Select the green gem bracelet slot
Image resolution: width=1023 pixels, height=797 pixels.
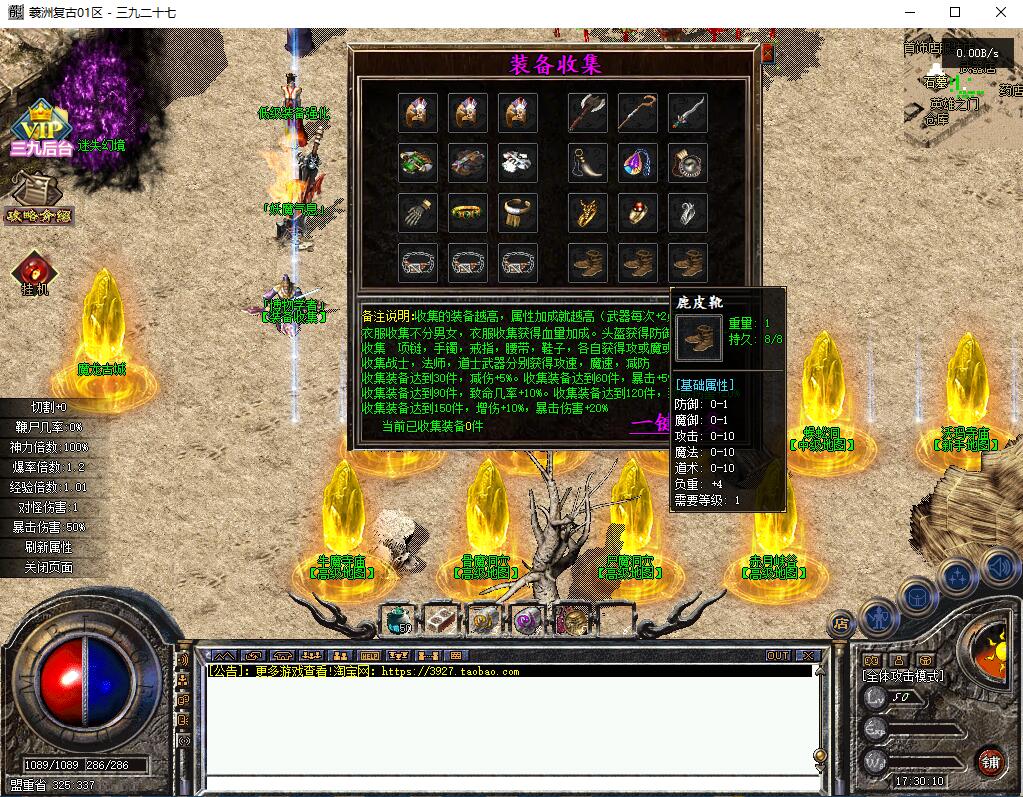coord(468,213)
